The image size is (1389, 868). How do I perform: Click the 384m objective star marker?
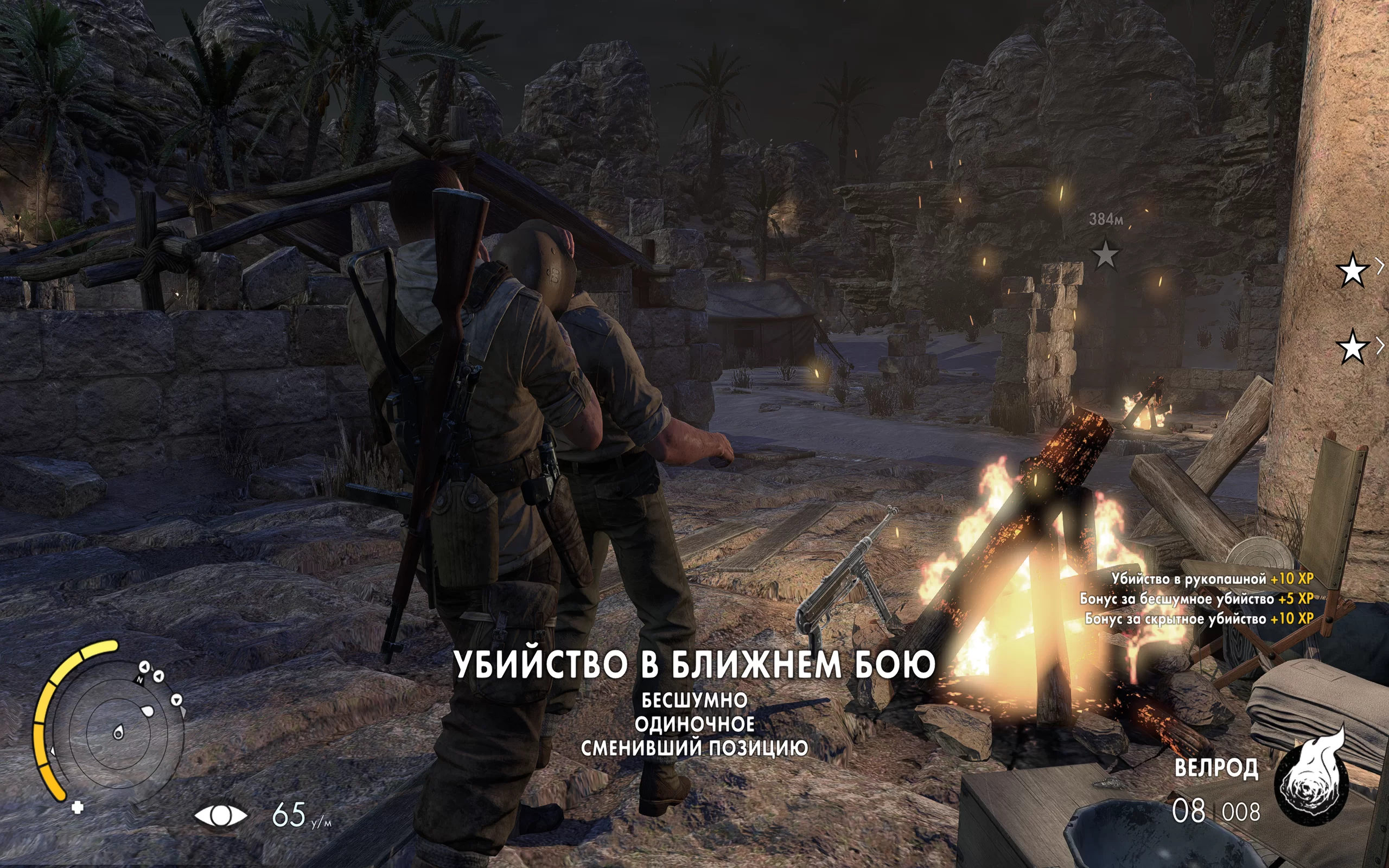1105,254
